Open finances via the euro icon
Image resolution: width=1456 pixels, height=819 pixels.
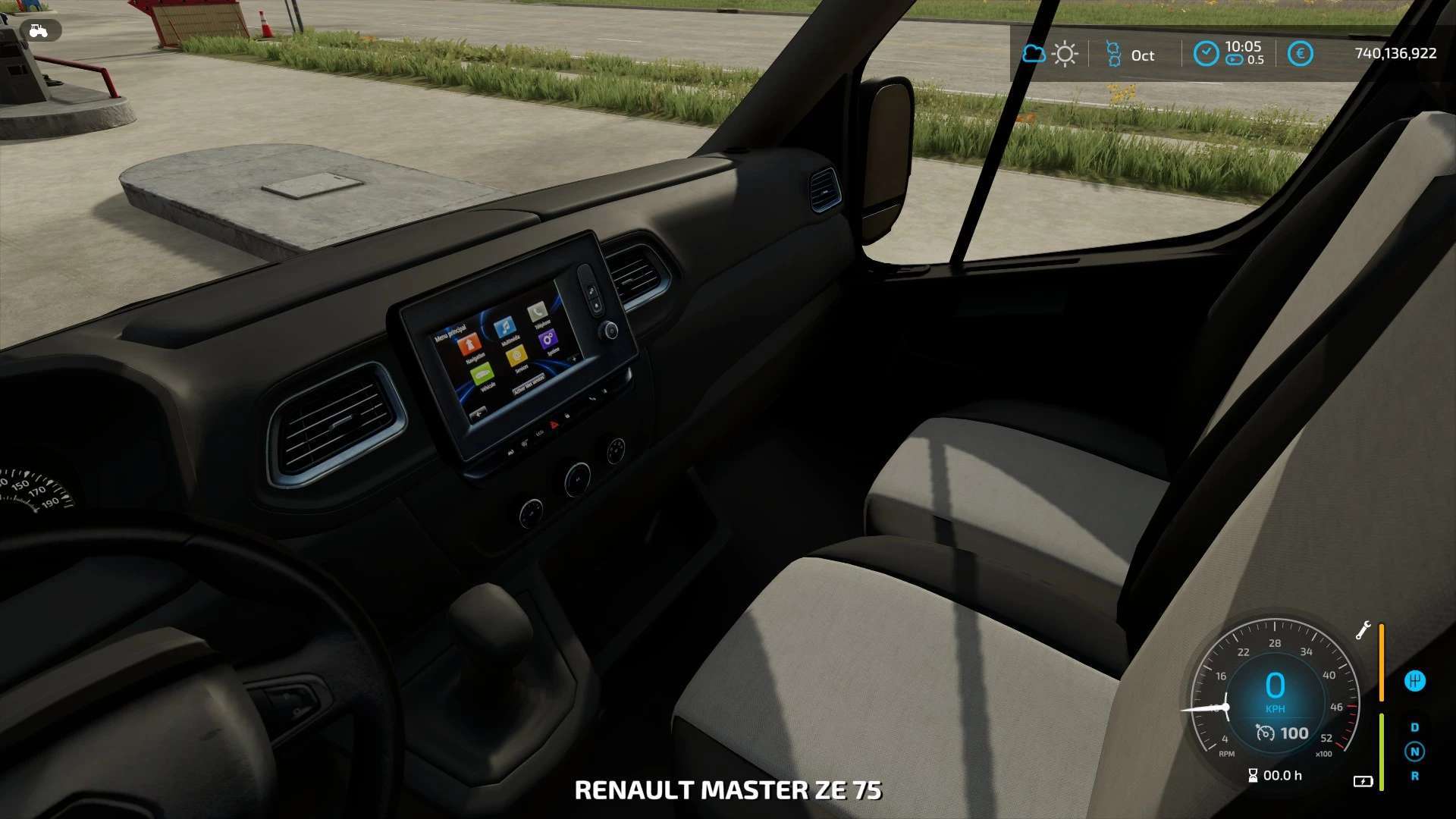pyautogui.click(x=1300, y=54)
